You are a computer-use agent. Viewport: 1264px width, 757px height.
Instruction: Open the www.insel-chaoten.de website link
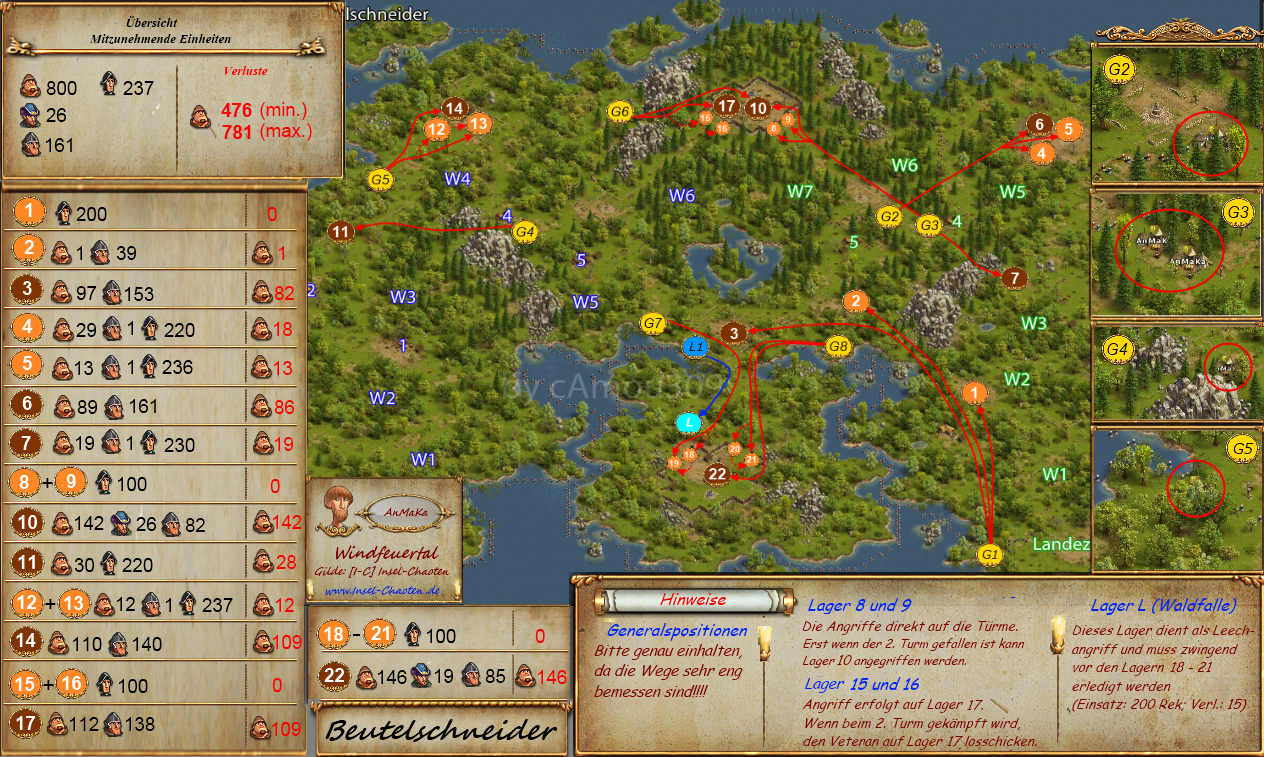tap(383, 590)
